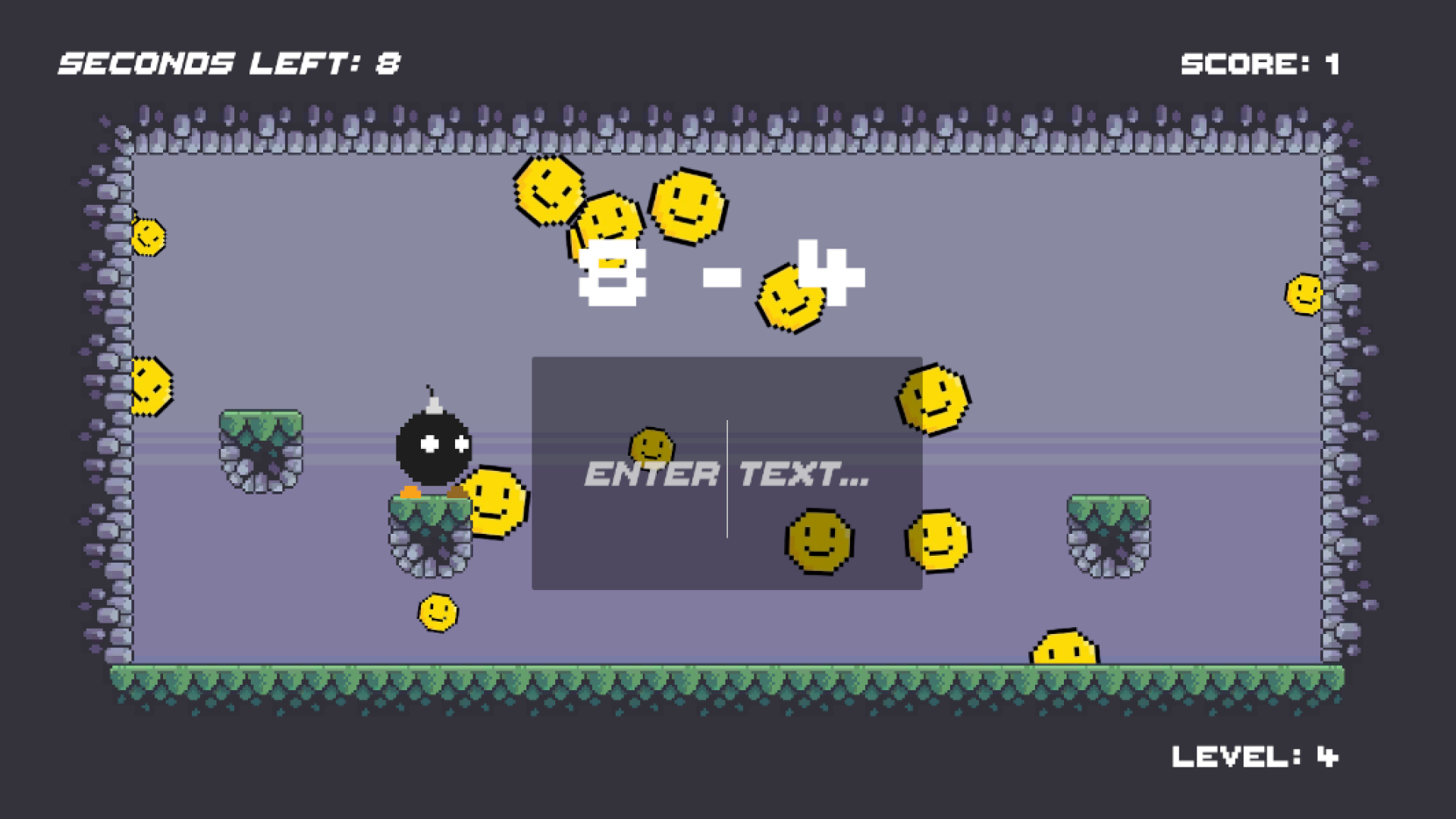Click the SECONDS LEFT: 8 timer label
The image size is (1456, 819).
coord(227,62)
